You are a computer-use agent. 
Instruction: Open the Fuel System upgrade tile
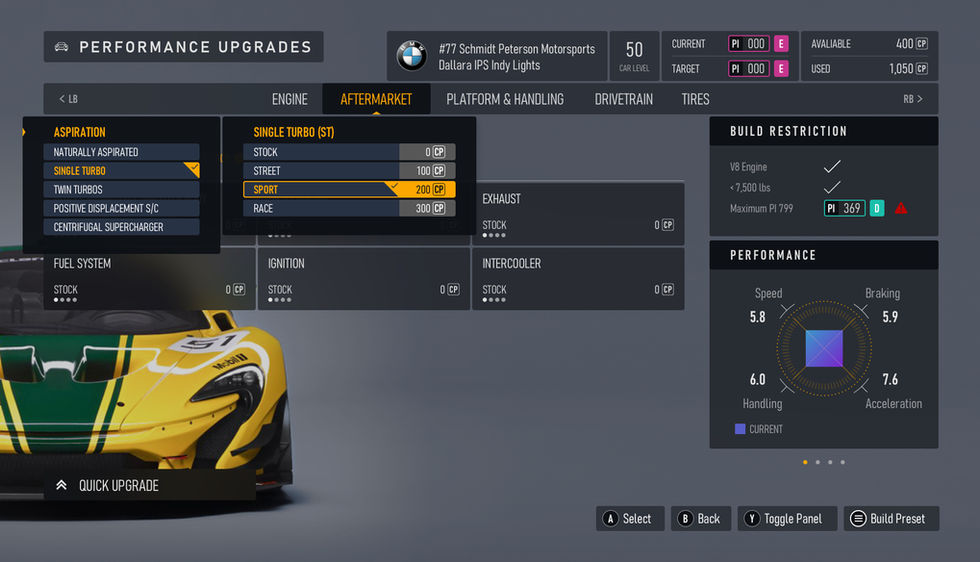pos(148,277)
